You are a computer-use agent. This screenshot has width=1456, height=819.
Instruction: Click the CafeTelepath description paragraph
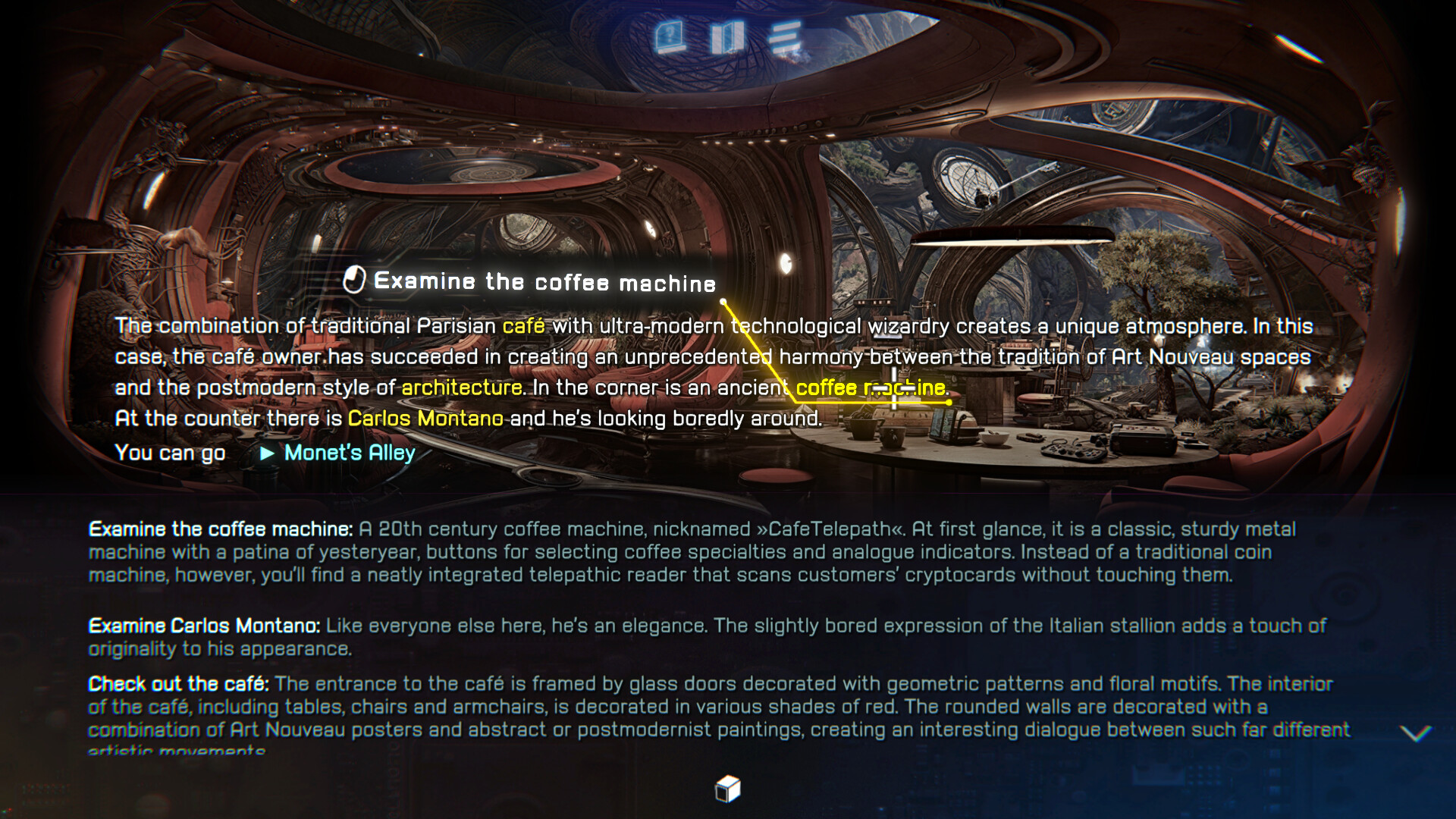[682, 552]
